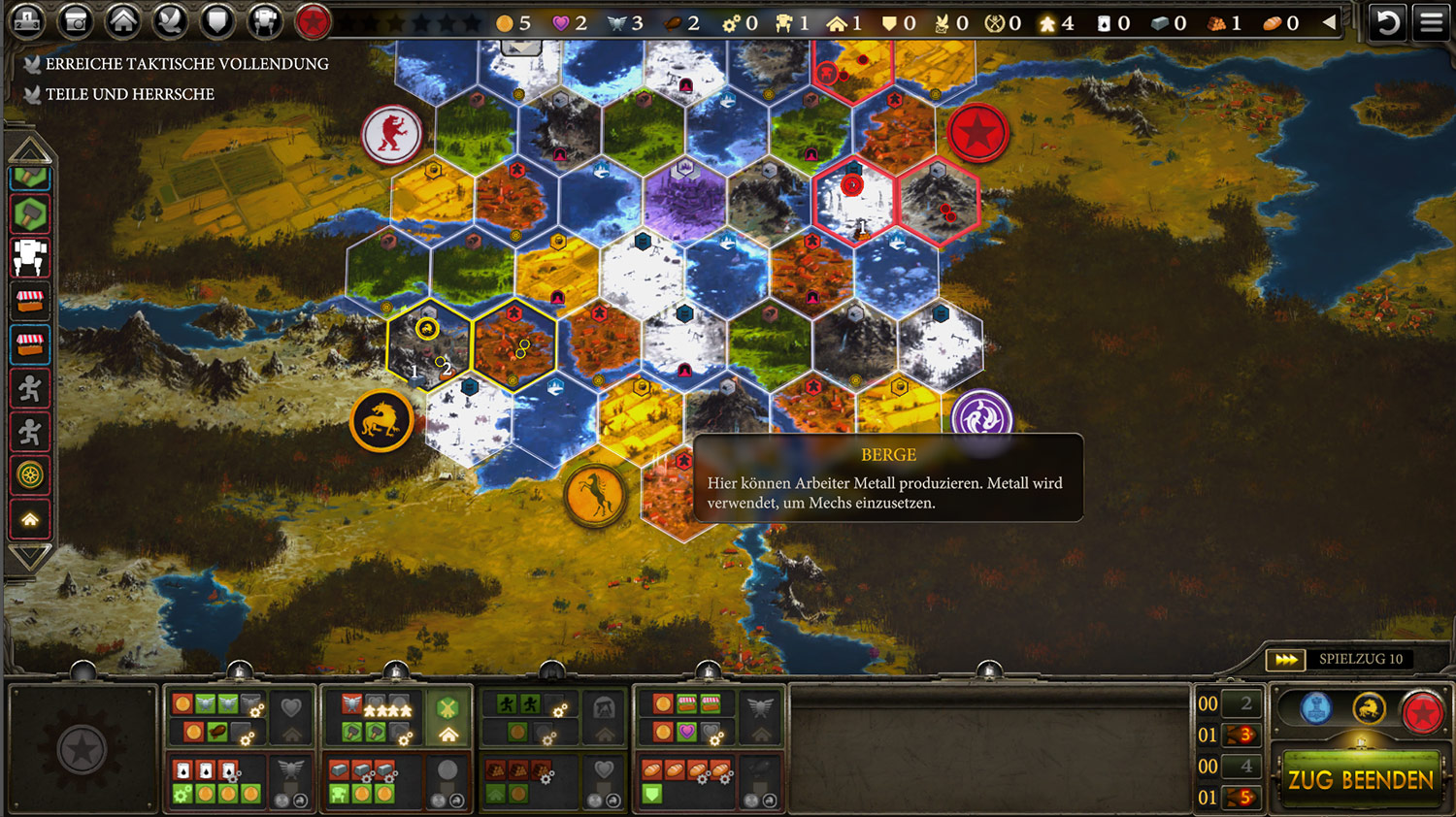Open the shield icon panel
Viewport: 1456px width, 817px height.
[217, 20]
